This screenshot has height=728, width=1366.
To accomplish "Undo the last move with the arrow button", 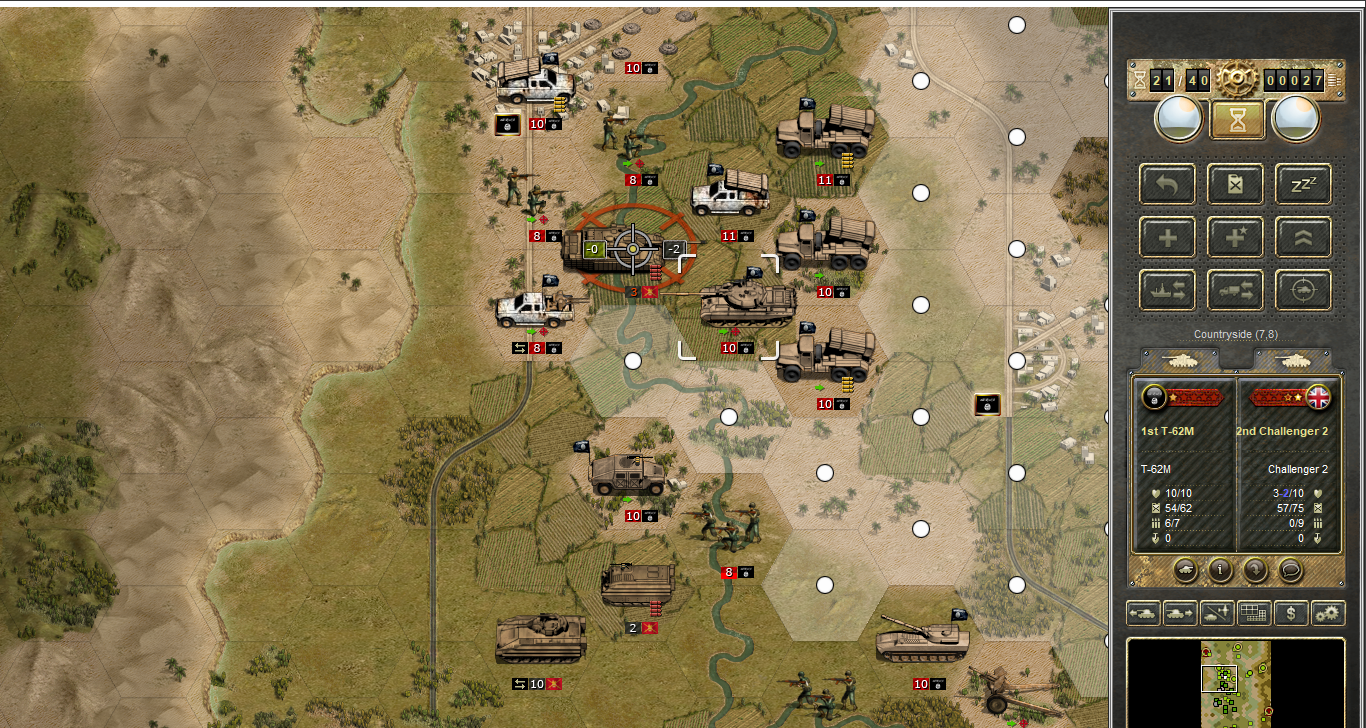I will 1167,183.
